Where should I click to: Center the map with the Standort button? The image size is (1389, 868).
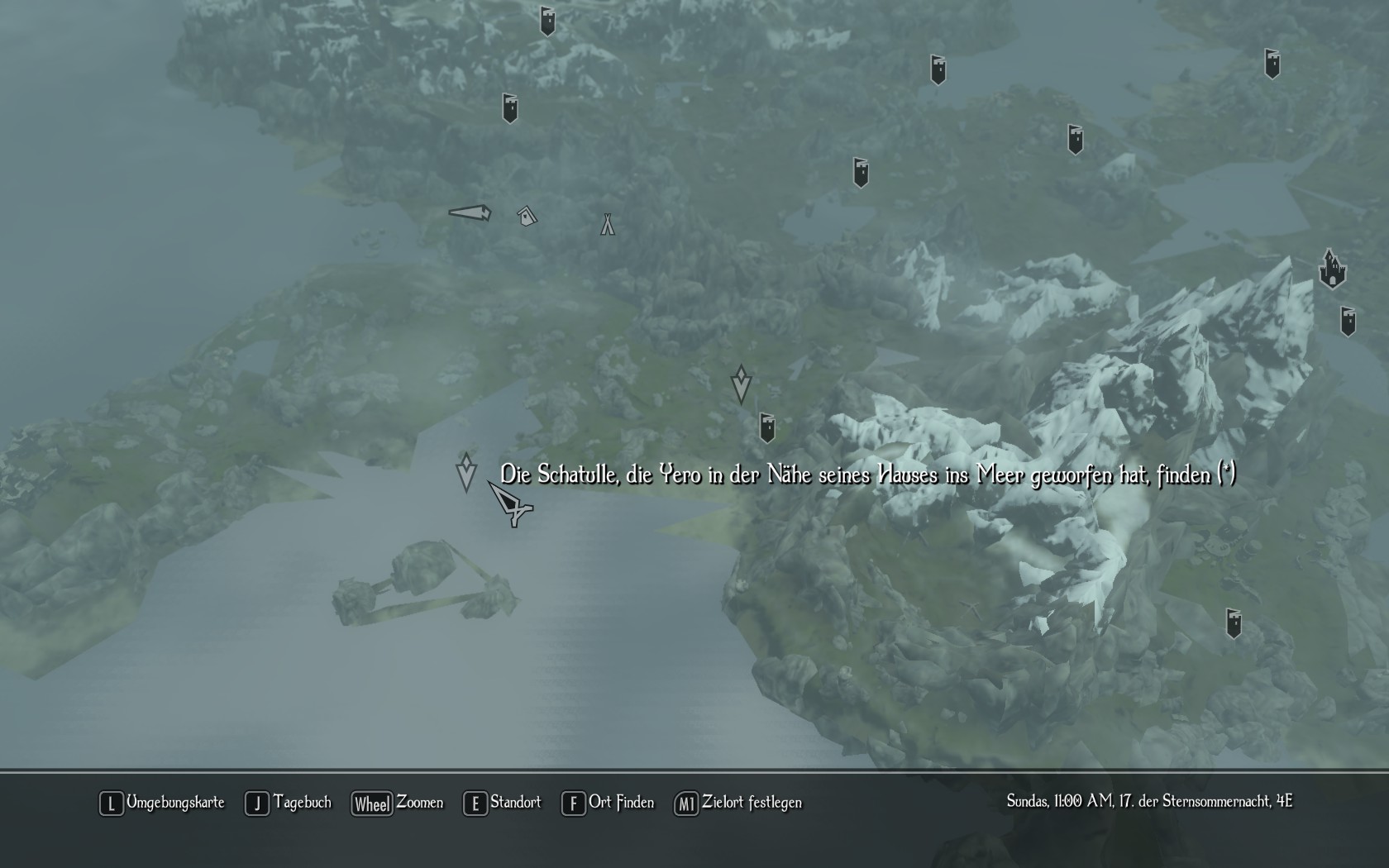point(502,803)
